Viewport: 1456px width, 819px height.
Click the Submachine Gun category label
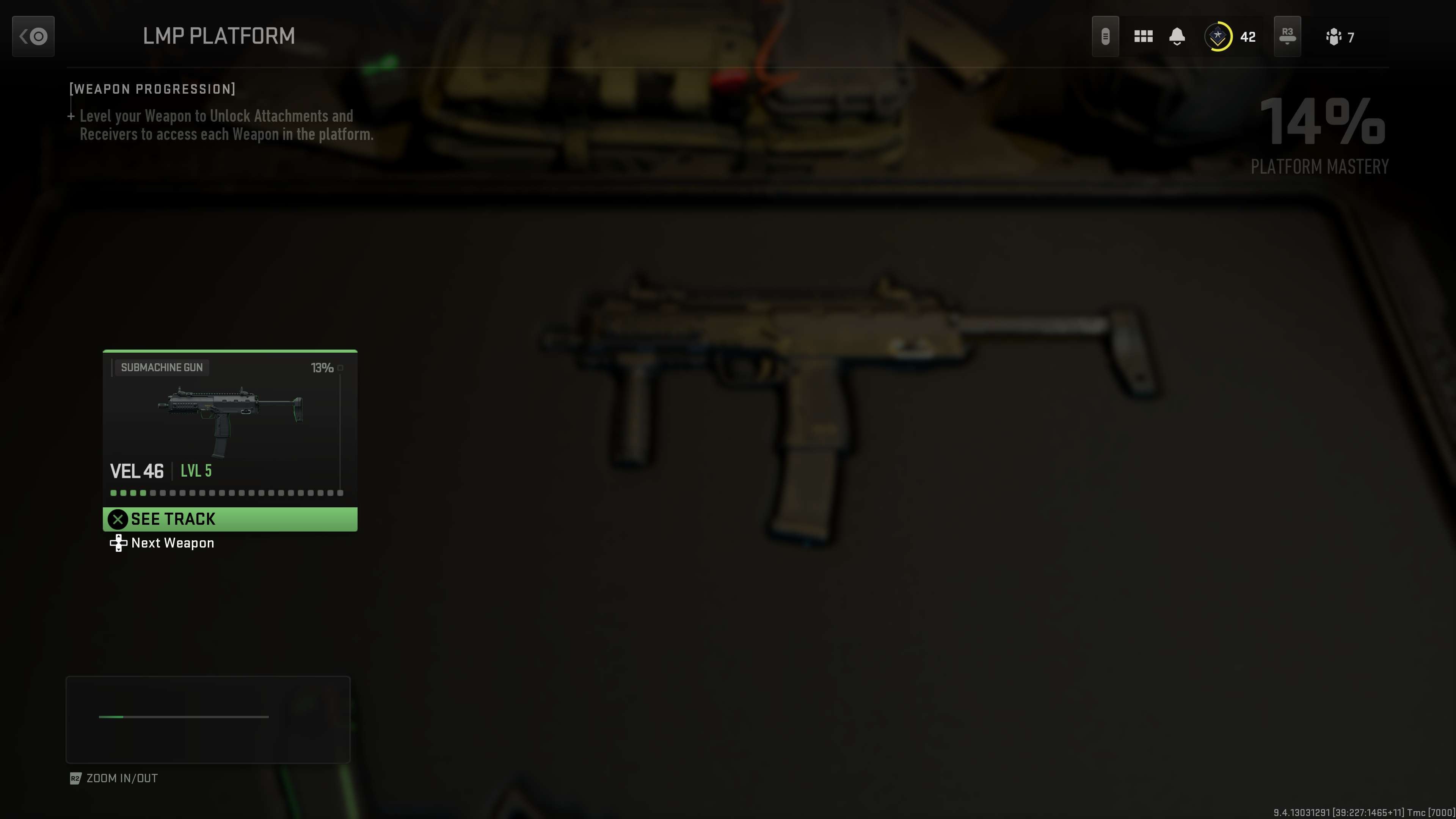click(x=162, y=367)
